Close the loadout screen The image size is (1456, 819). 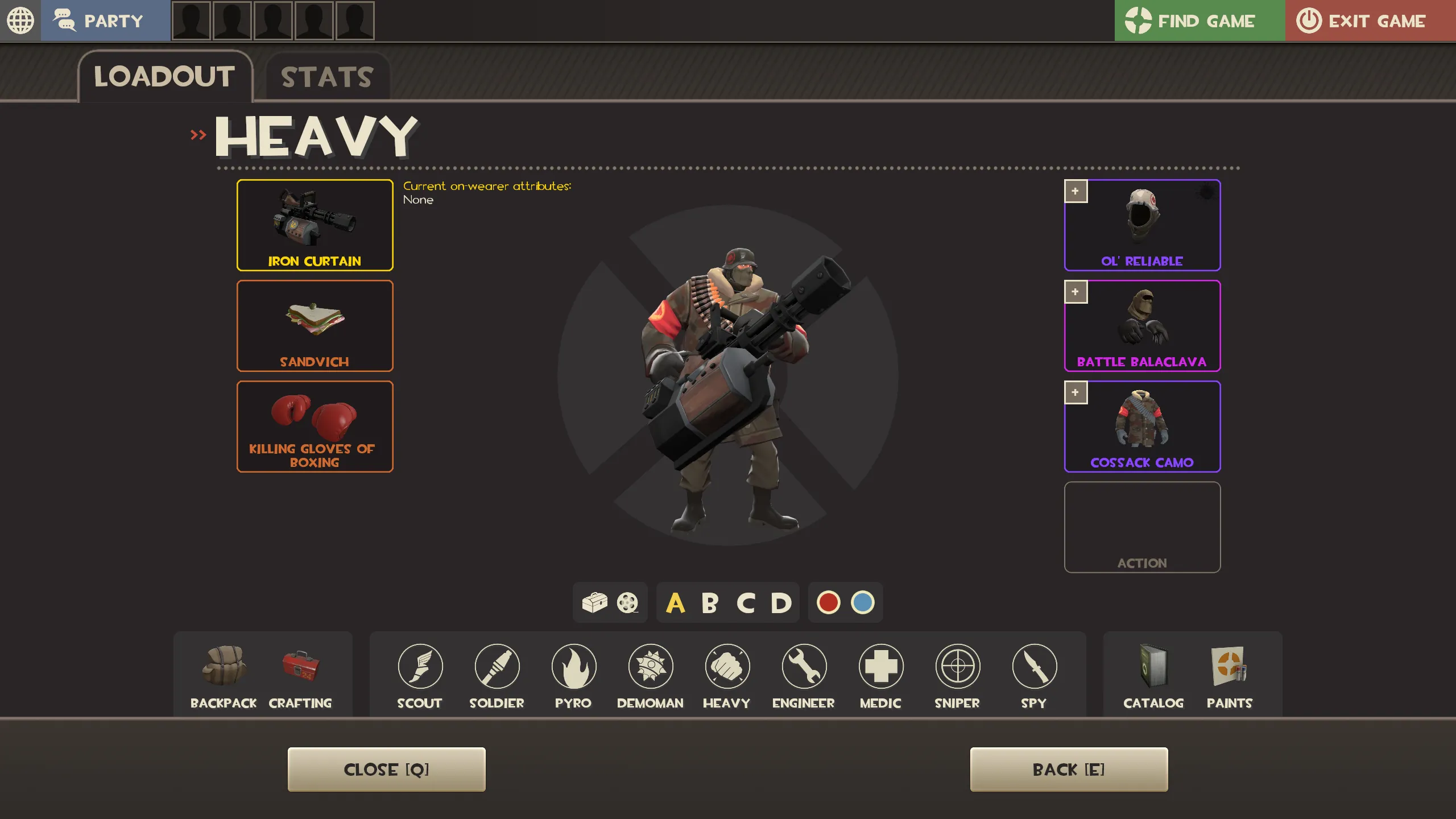(386, 770)
